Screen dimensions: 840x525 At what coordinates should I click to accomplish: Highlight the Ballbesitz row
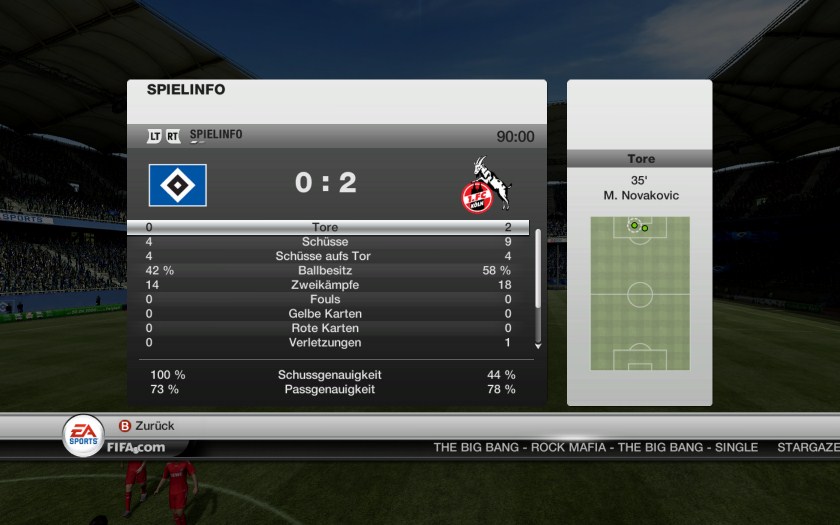point(326,271)
